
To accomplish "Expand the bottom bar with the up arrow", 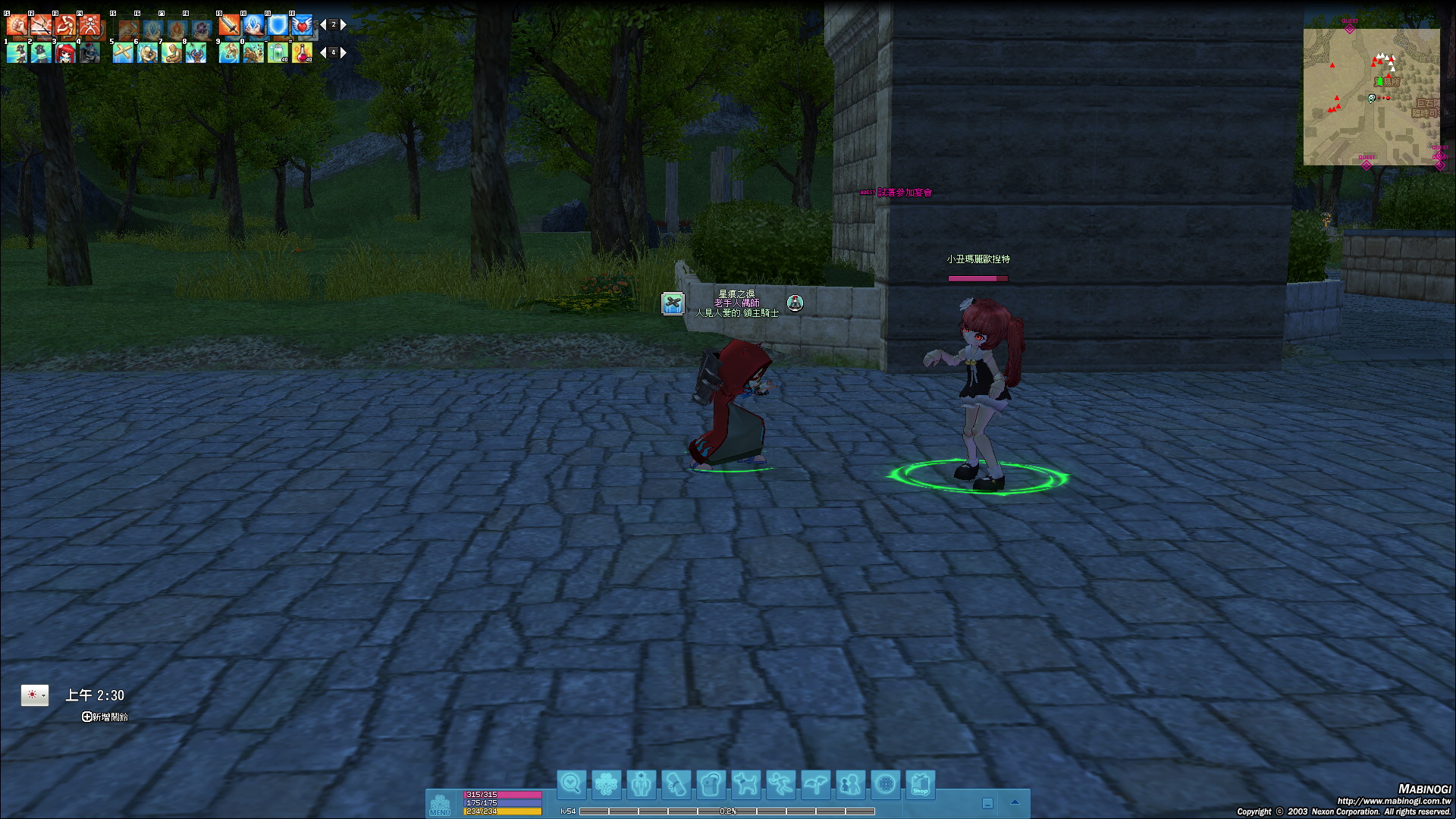I will pyautogui.click(x=1015, y=802).
